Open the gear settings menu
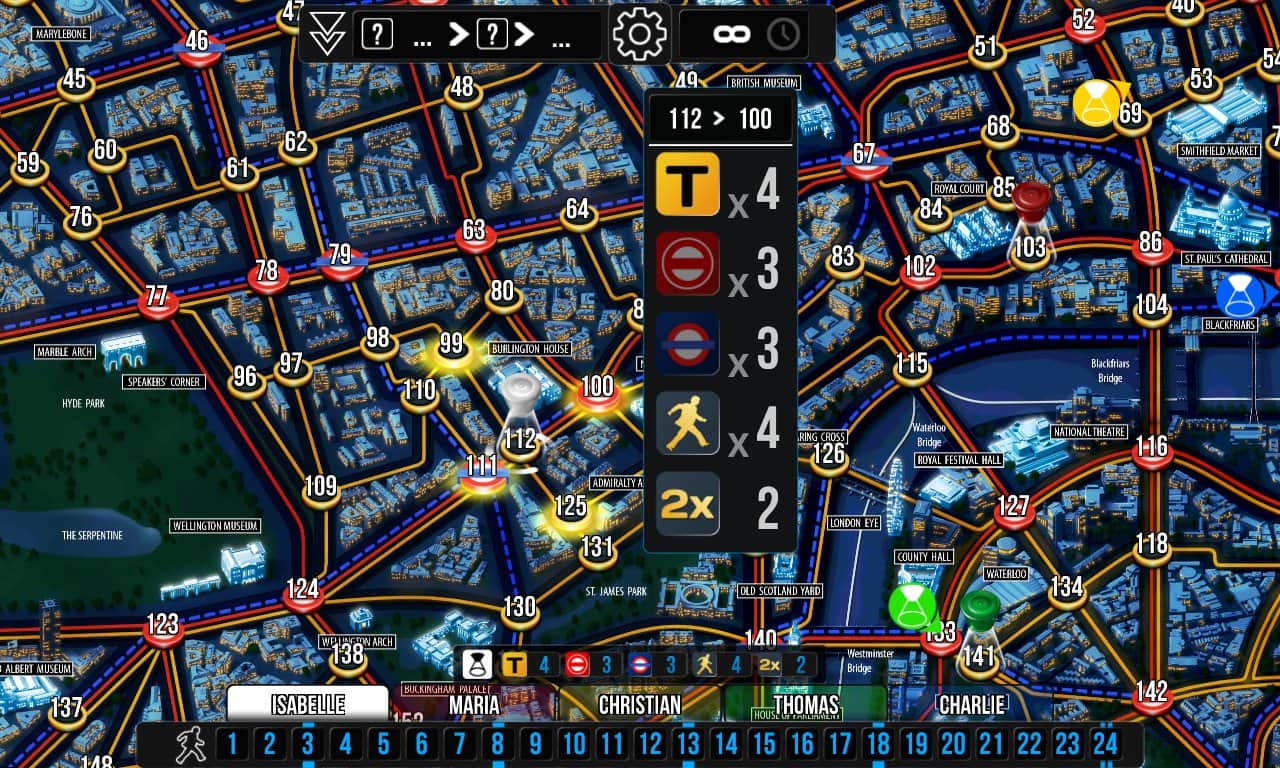This screenshot has height=768, width=1280. coord(640,35)
